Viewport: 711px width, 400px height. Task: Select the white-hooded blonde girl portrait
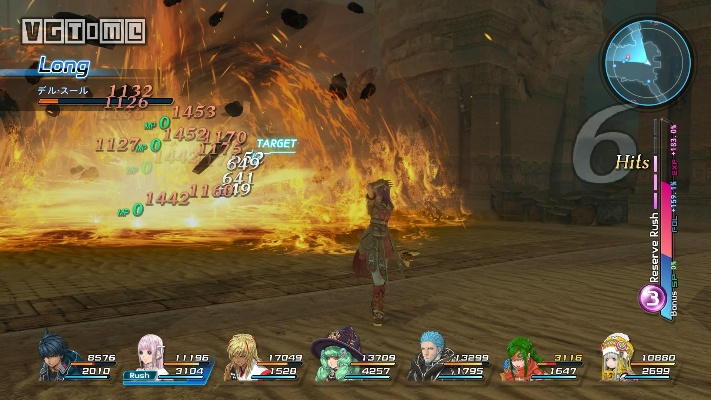(617, 357)
